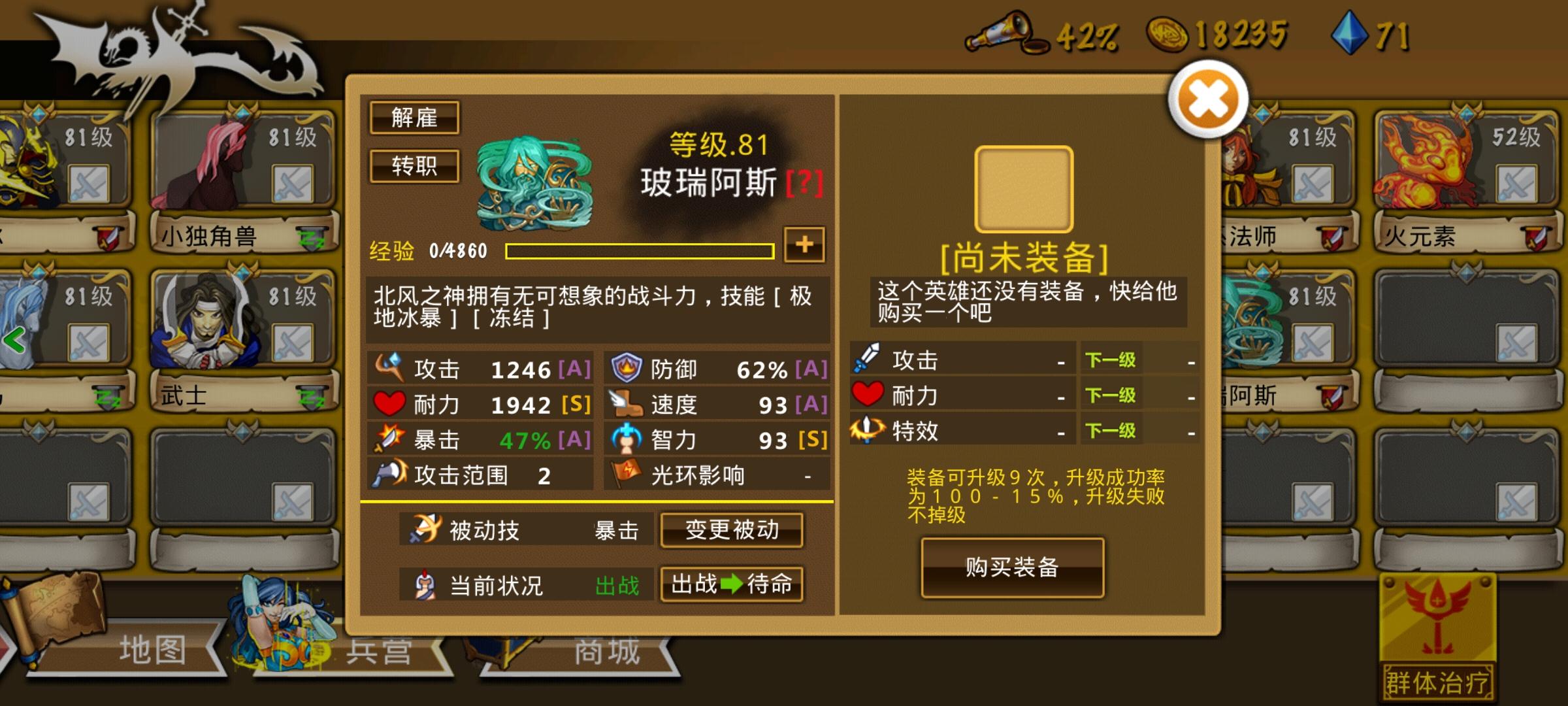Click the attack stat sword icon
This screenshot has width=1568, height=706.
click(389, 368)
